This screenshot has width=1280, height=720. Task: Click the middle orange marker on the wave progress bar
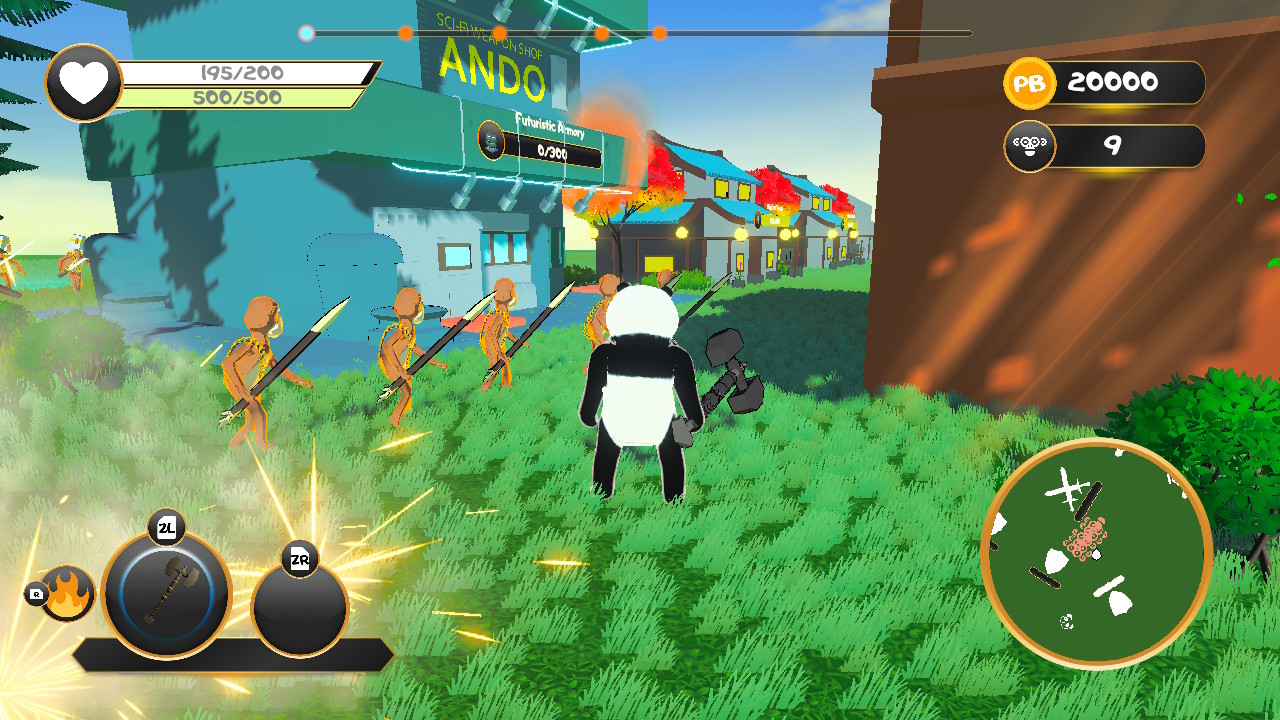tap(500, 33)
